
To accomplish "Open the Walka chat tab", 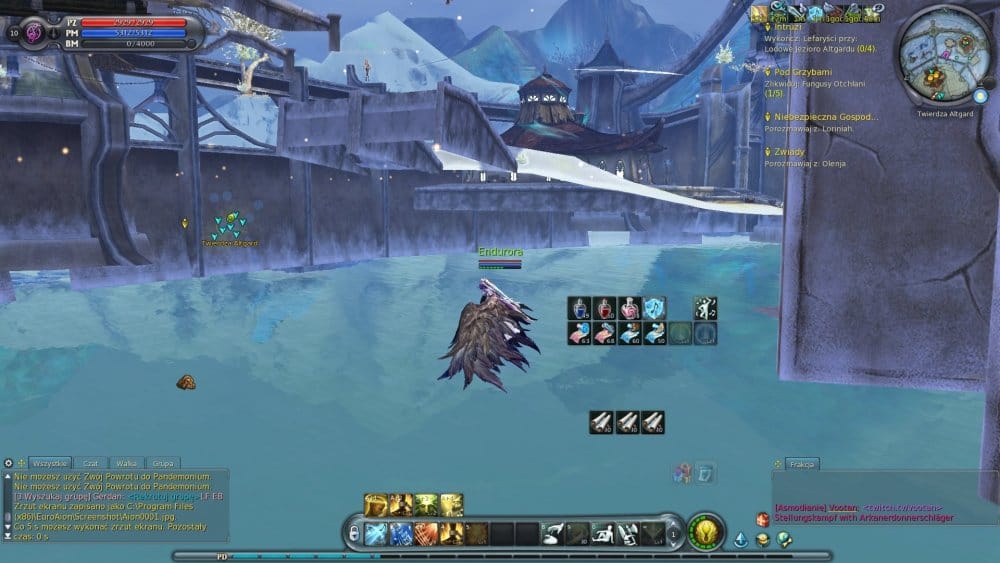I will click(127, 464).
